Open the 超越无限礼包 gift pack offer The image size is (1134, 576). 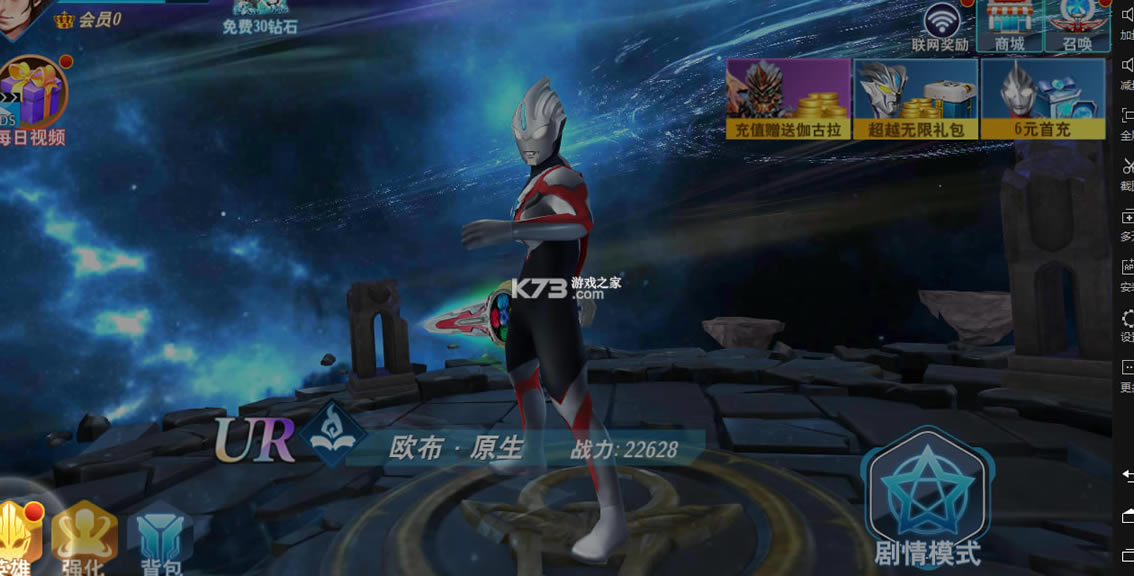click(915, 98)
